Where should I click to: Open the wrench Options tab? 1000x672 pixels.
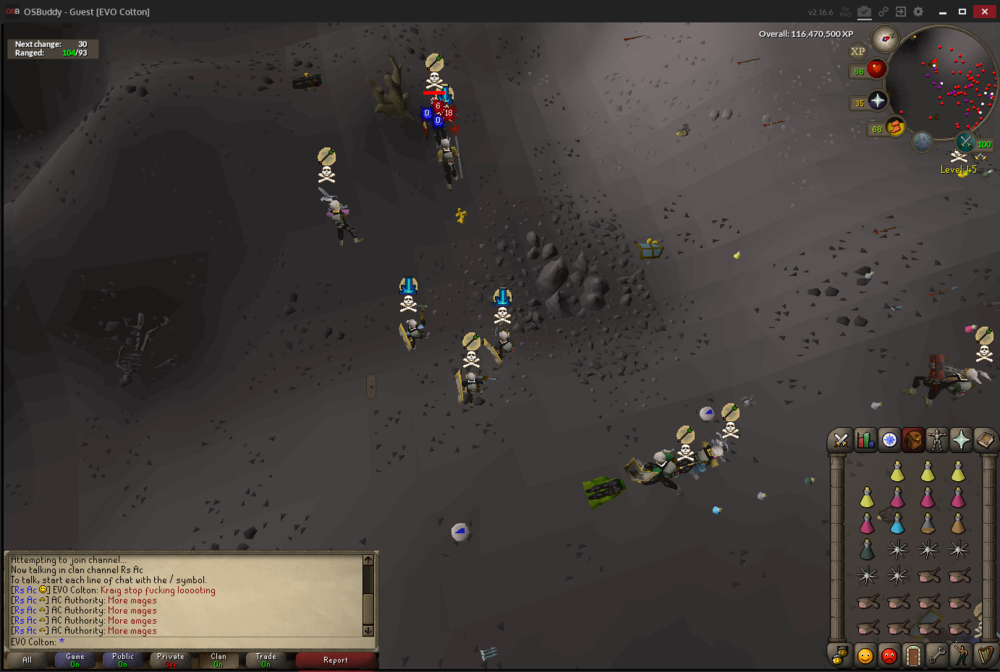coord(937,656)
